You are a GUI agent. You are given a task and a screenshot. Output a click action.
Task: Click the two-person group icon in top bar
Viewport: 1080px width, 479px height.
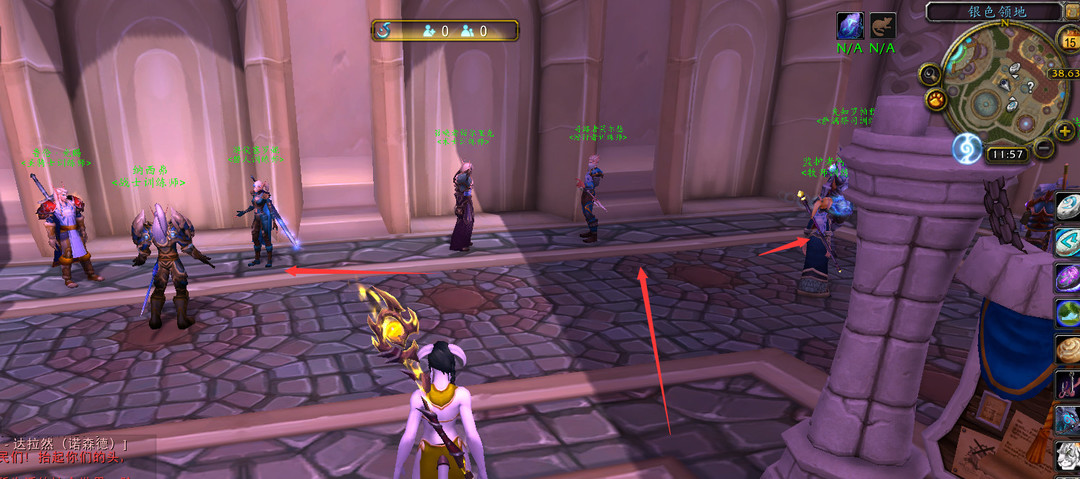pos(467,31)
